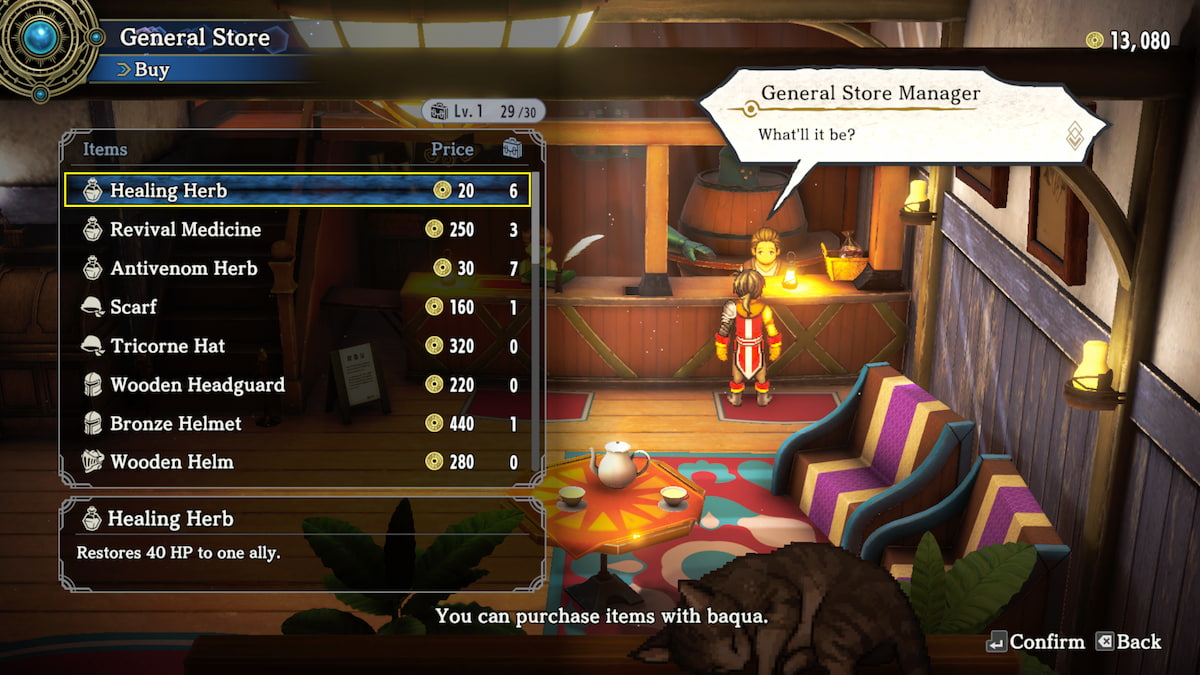Choose the Wooden Headguard item

pyautogui.click(x=297, y=385)
